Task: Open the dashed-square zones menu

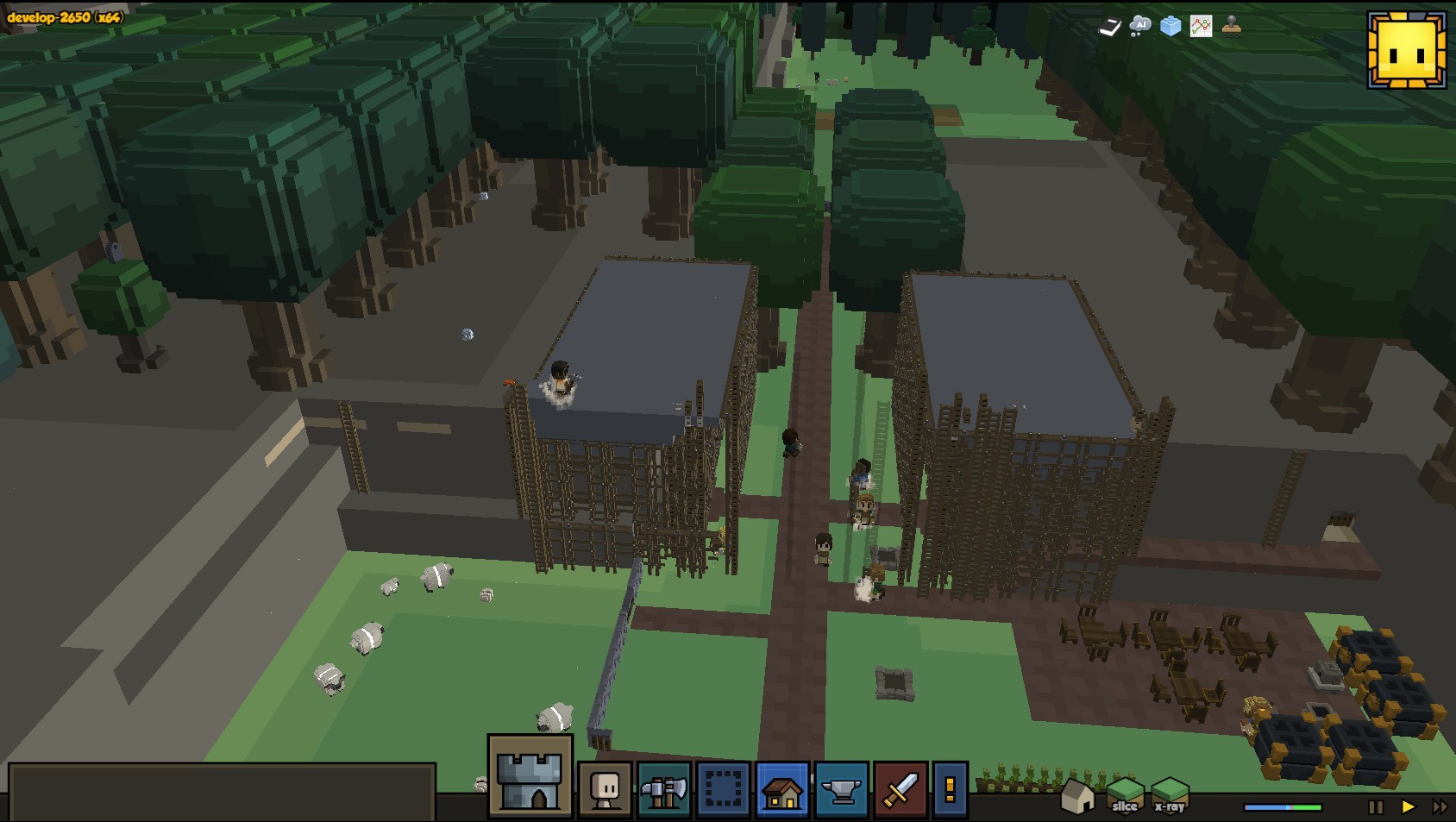Action: [x=723, y=788]
